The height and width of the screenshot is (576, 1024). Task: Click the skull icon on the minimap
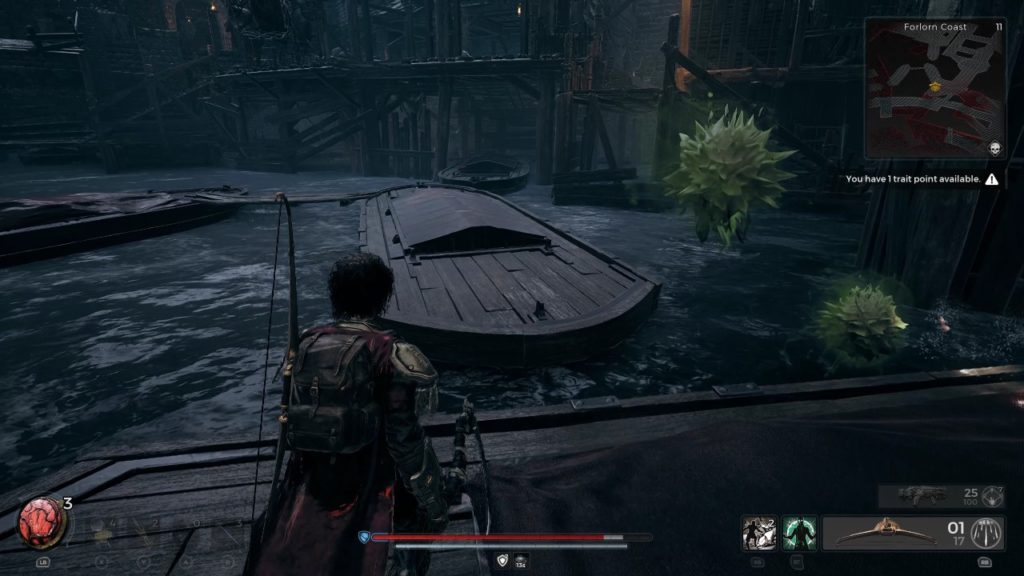(x=994, y=148)
